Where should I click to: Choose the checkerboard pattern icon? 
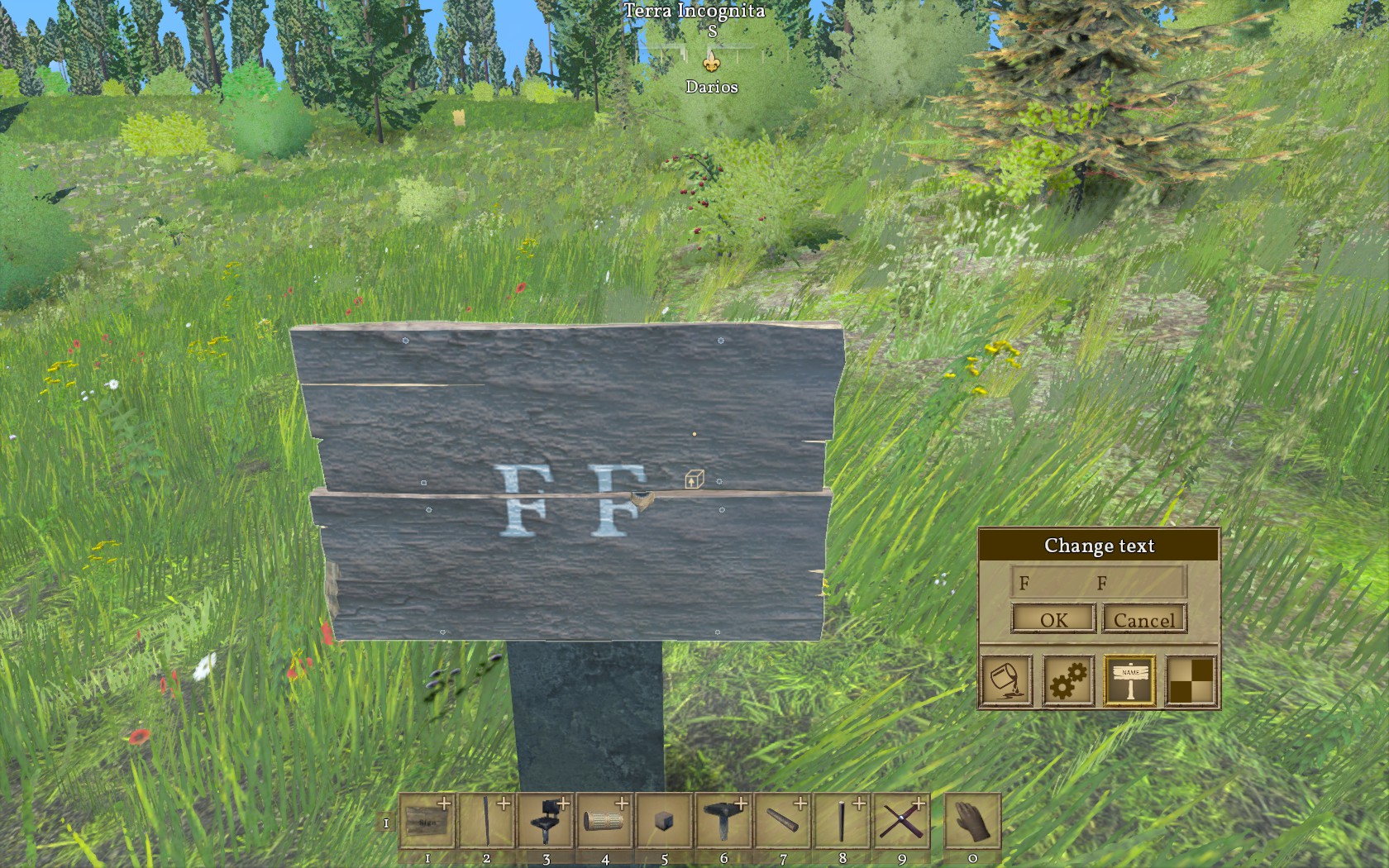click(x=1191, y=680)
